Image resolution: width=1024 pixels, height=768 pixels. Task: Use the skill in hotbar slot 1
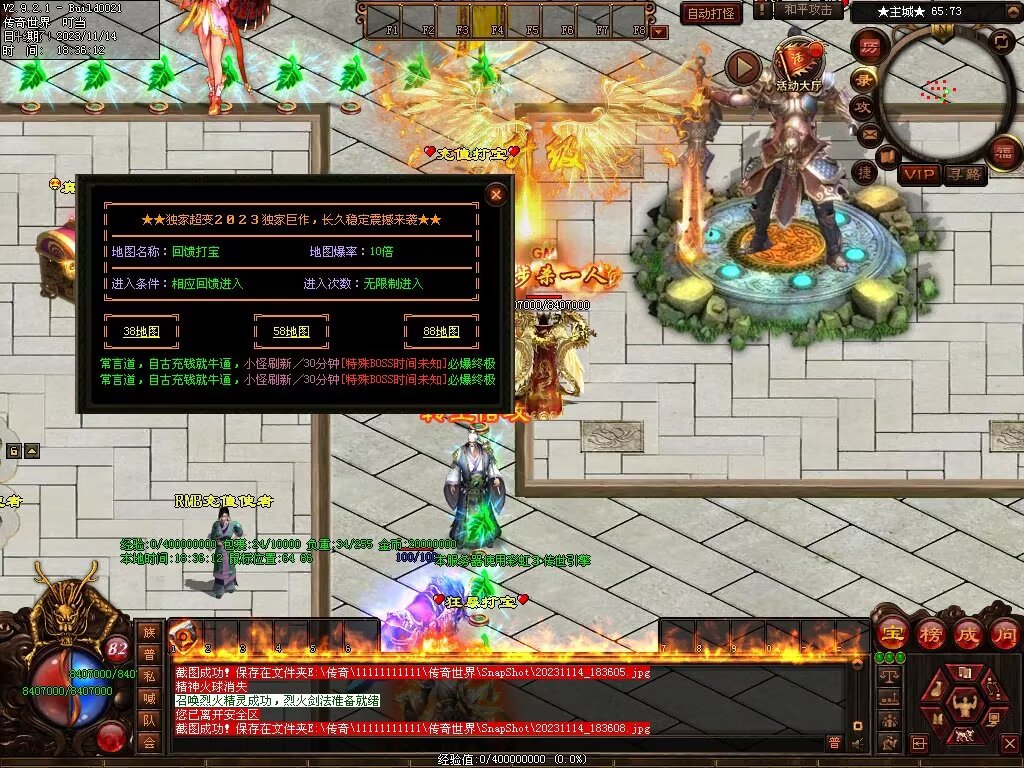pyautogui.click(x=185, y=636)
